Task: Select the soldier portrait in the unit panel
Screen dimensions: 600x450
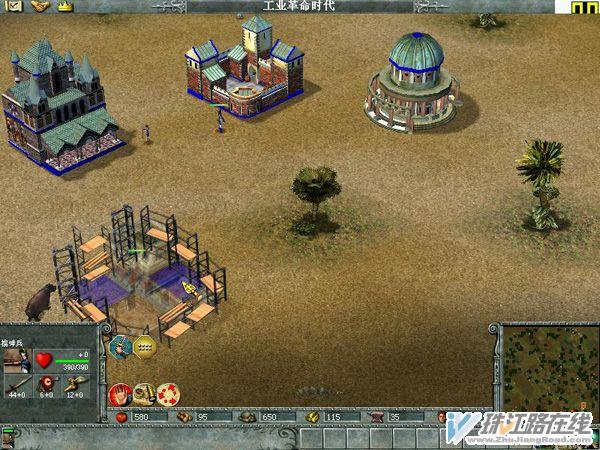Action: [17, 360]
